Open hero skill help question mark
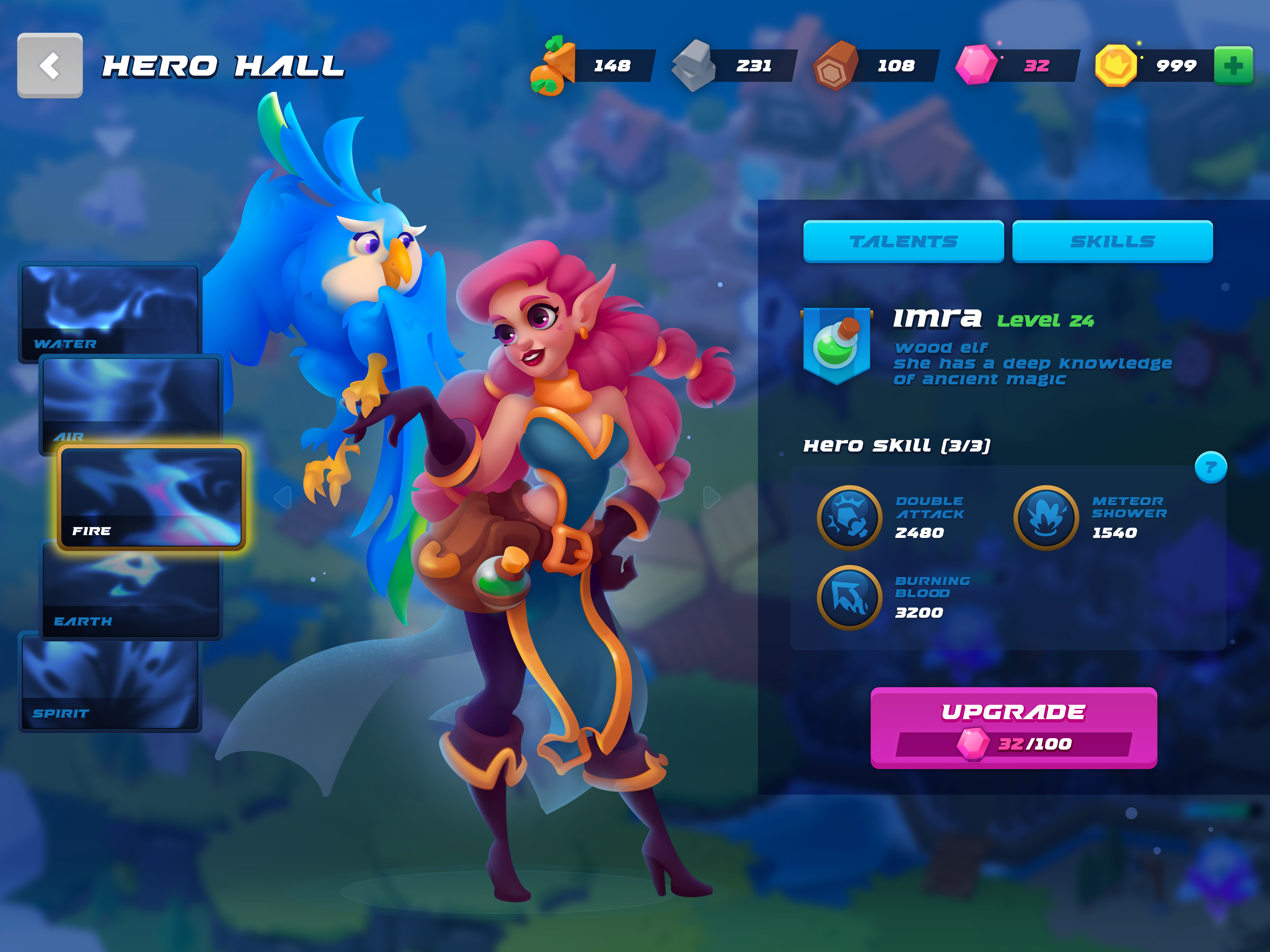The width and height of the screenshot is (1270, 952). tap(1211, 468)
